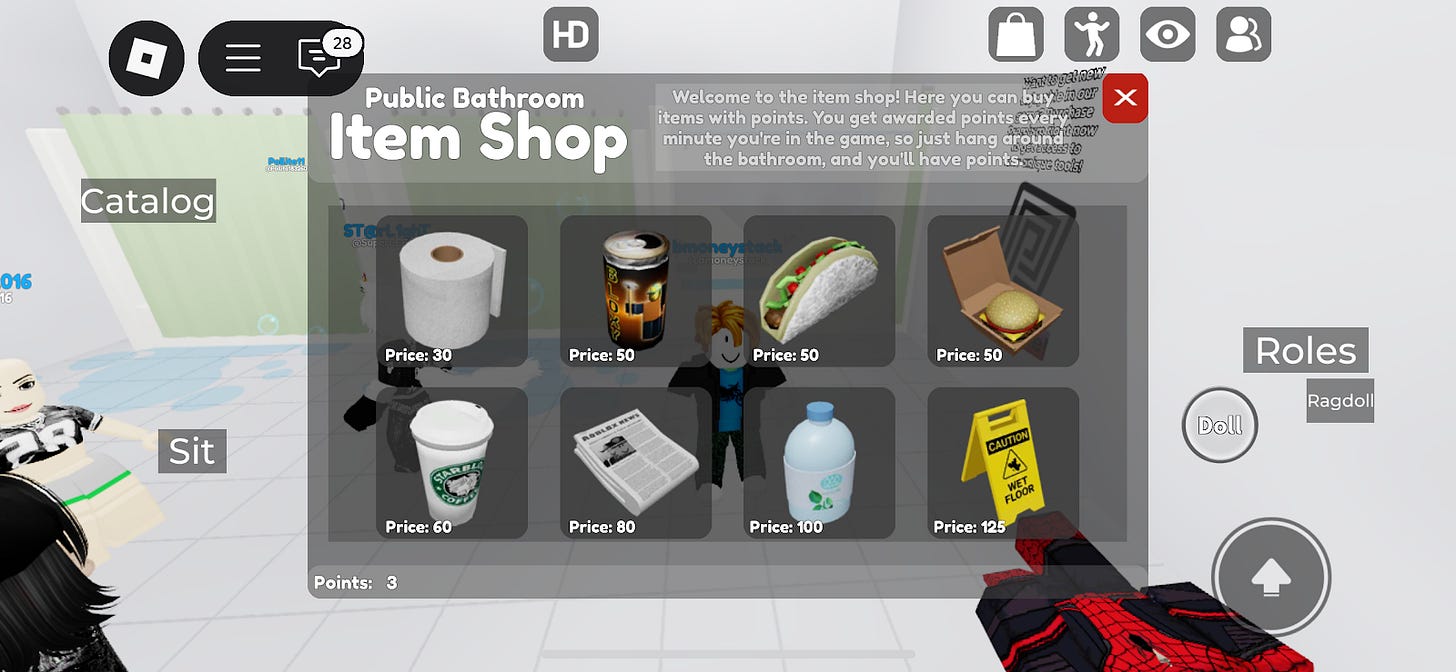Choose the burger in a box
Image resolution: width=1456 pixels, height=672 pixels.
(1003, 291)
